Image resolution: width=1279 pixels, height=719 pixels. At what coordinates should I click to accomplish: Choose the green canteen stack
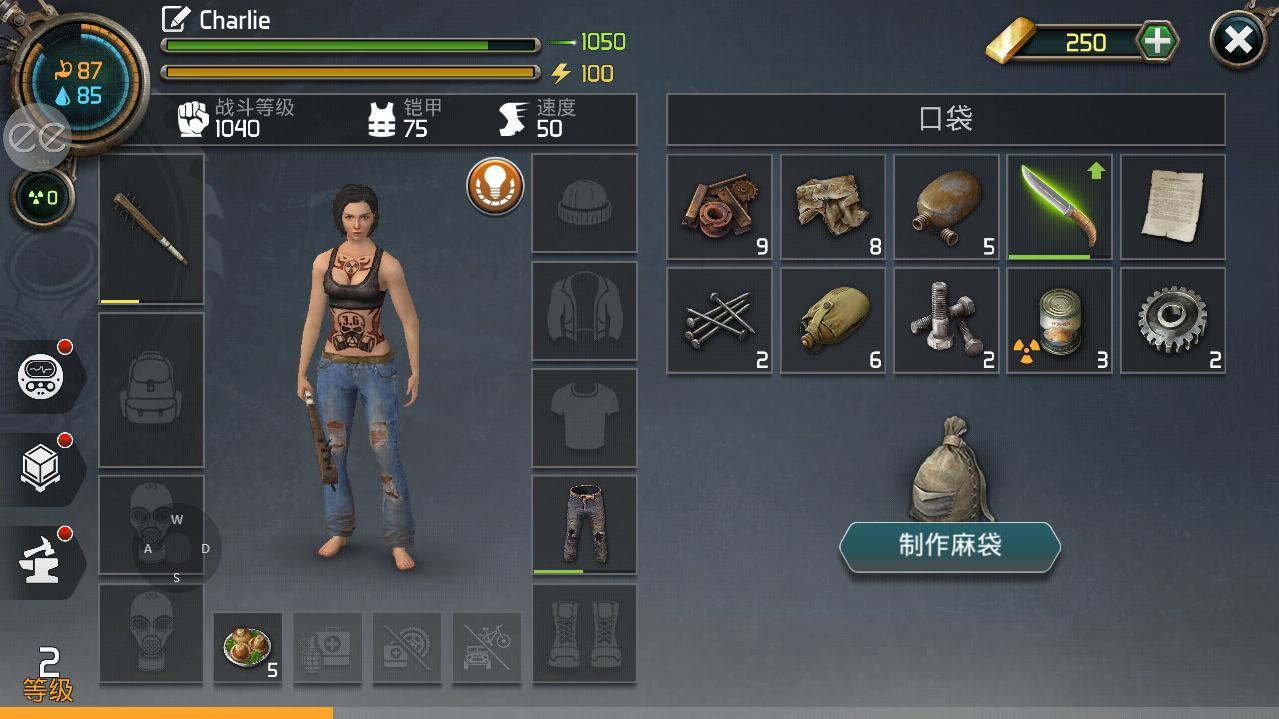[x=833, y=320]
